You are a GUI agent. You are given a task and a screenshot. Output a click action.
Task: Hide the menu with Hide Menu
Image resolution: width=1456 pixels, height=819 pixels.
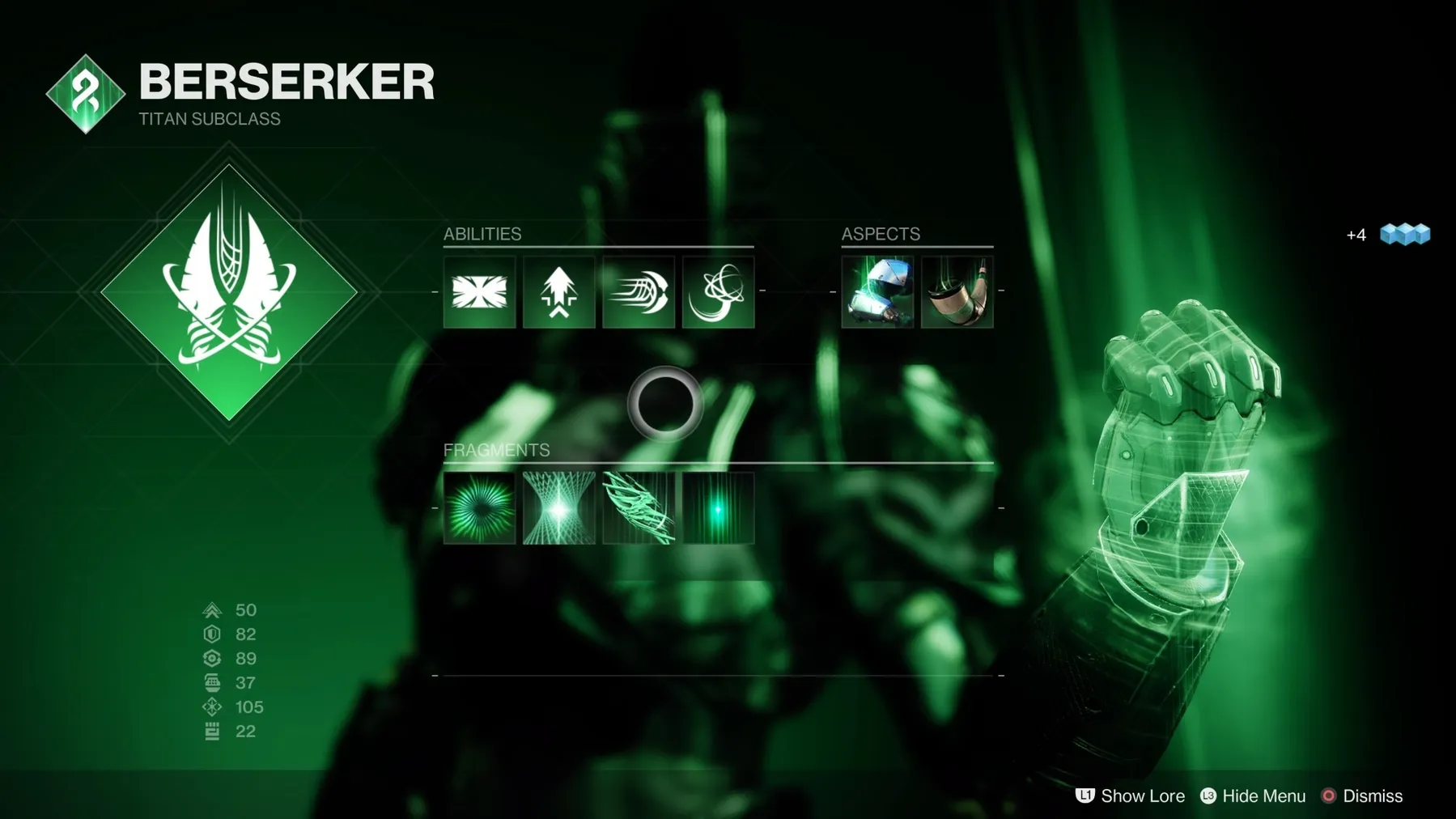click(x=1253, y=796)
